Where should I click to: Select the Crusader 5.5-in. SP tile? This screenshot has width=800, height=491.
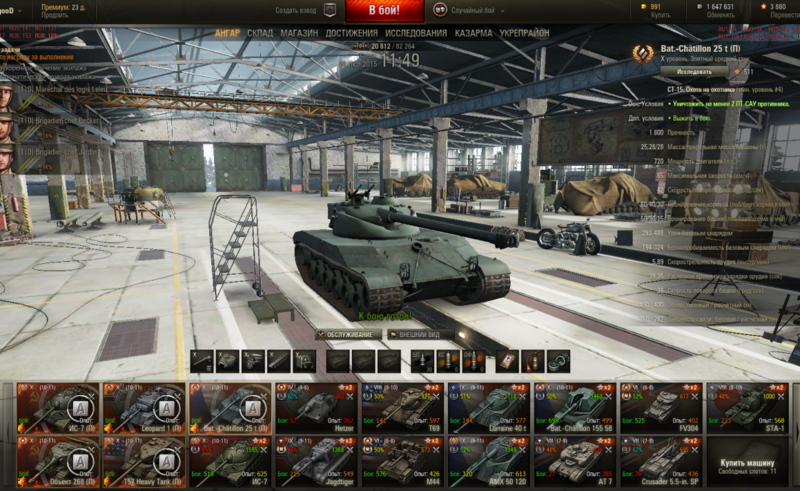tap(661, 459)
